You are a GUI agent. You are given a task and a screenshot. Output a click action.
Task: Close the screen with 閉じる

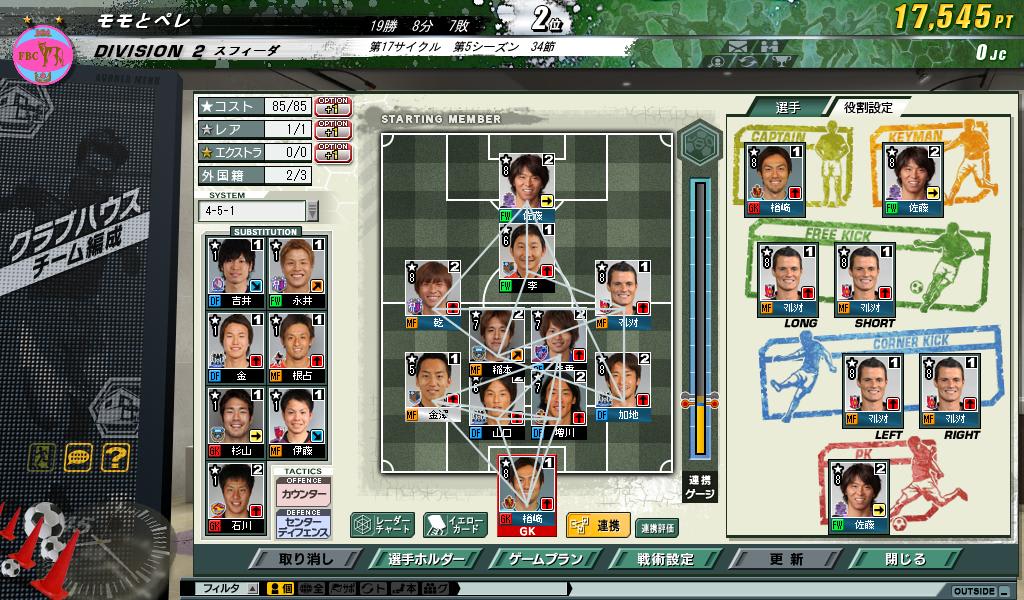[x=904, y=559]
